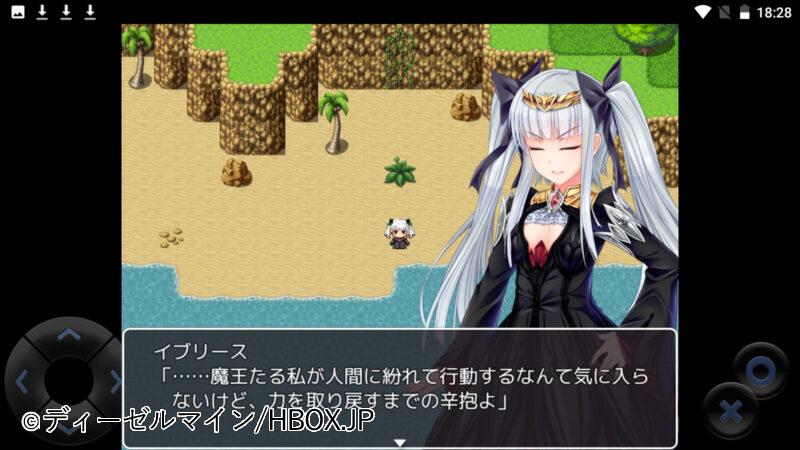Tap the blue cross cancel button
The width and height of the screenshot is (800, 450).
click(731, 411)
